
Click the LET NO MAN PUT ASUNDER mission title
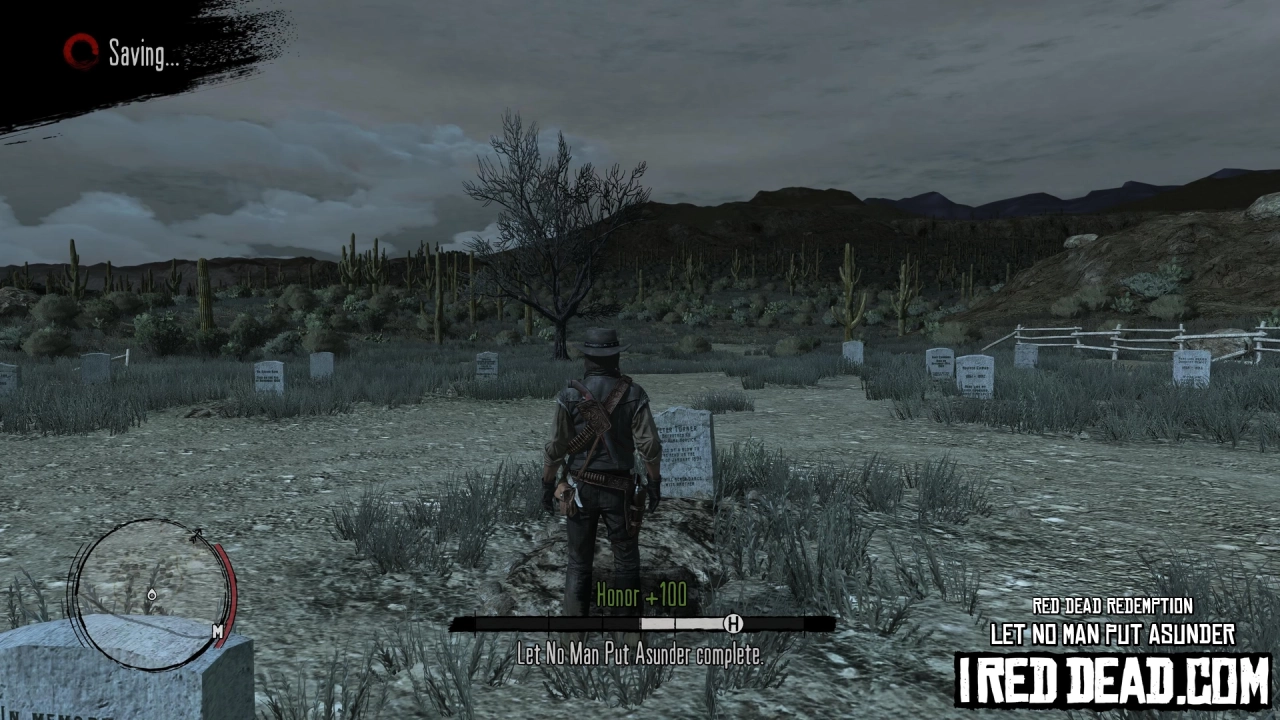pyautogui.click(x=1110, y=634)
